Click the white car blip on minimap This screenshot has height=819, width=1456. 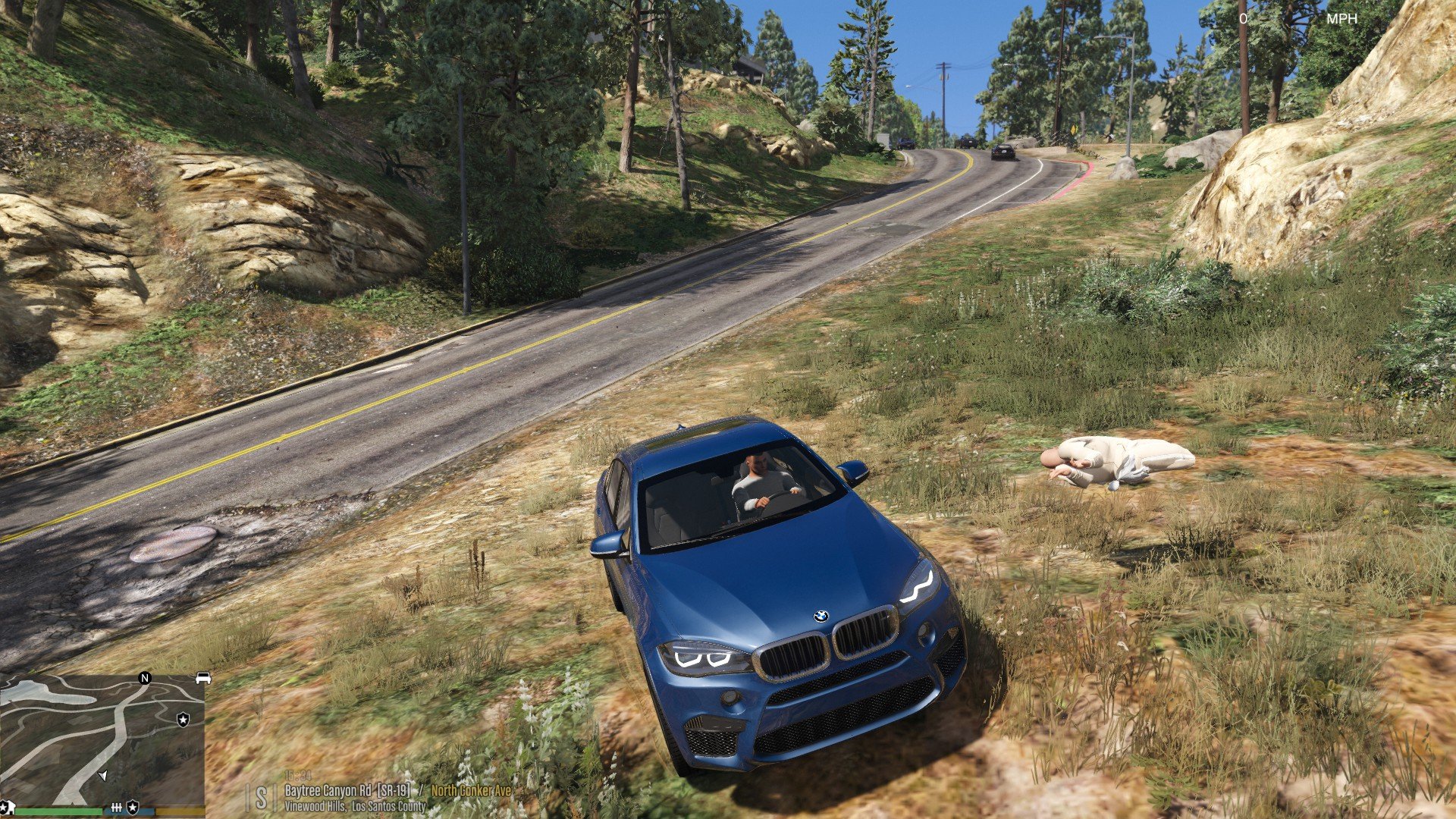[x=202, y=678]
